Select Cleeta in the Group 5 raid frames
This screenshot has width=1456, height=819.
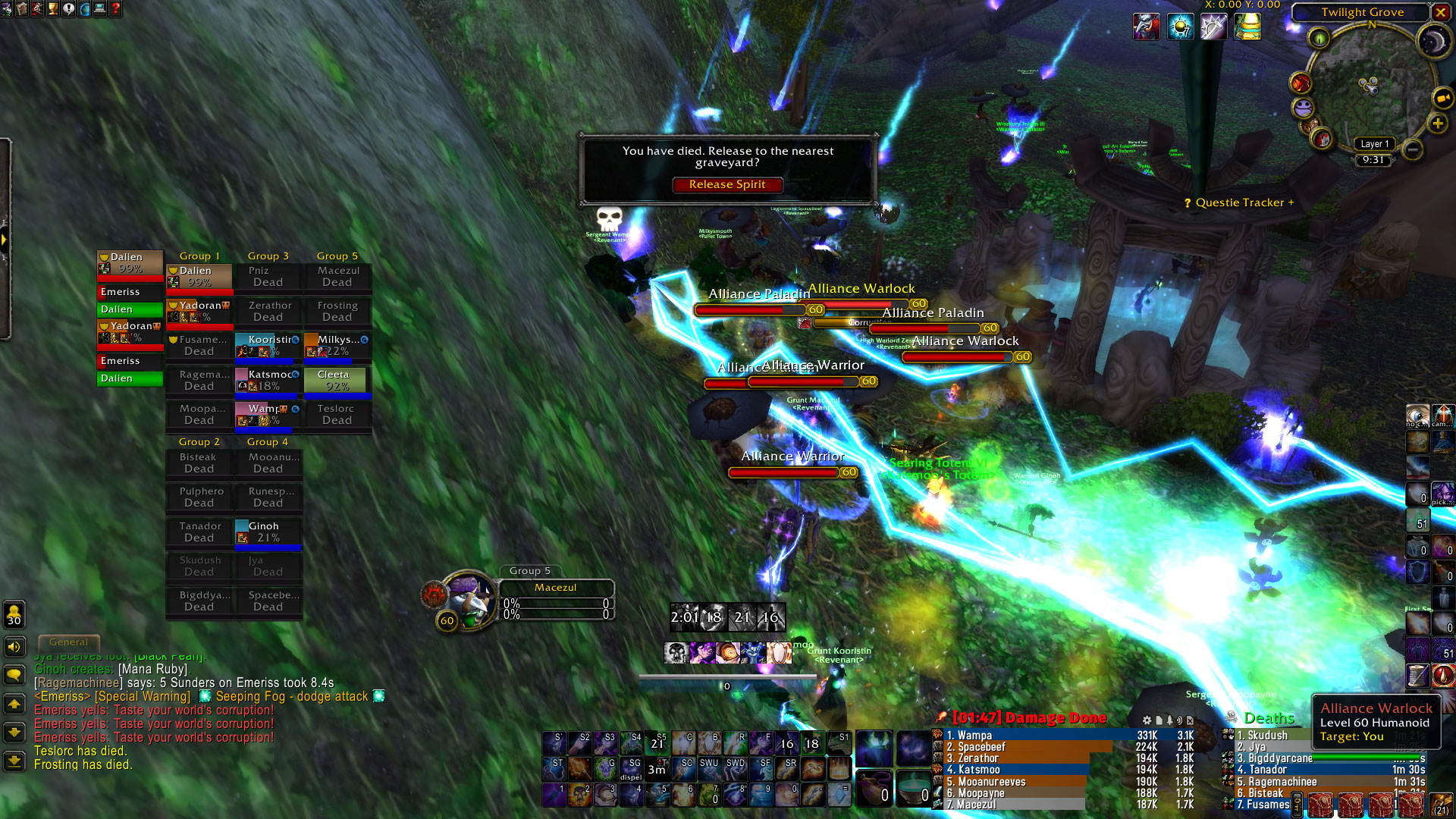(x=337, y=381)
